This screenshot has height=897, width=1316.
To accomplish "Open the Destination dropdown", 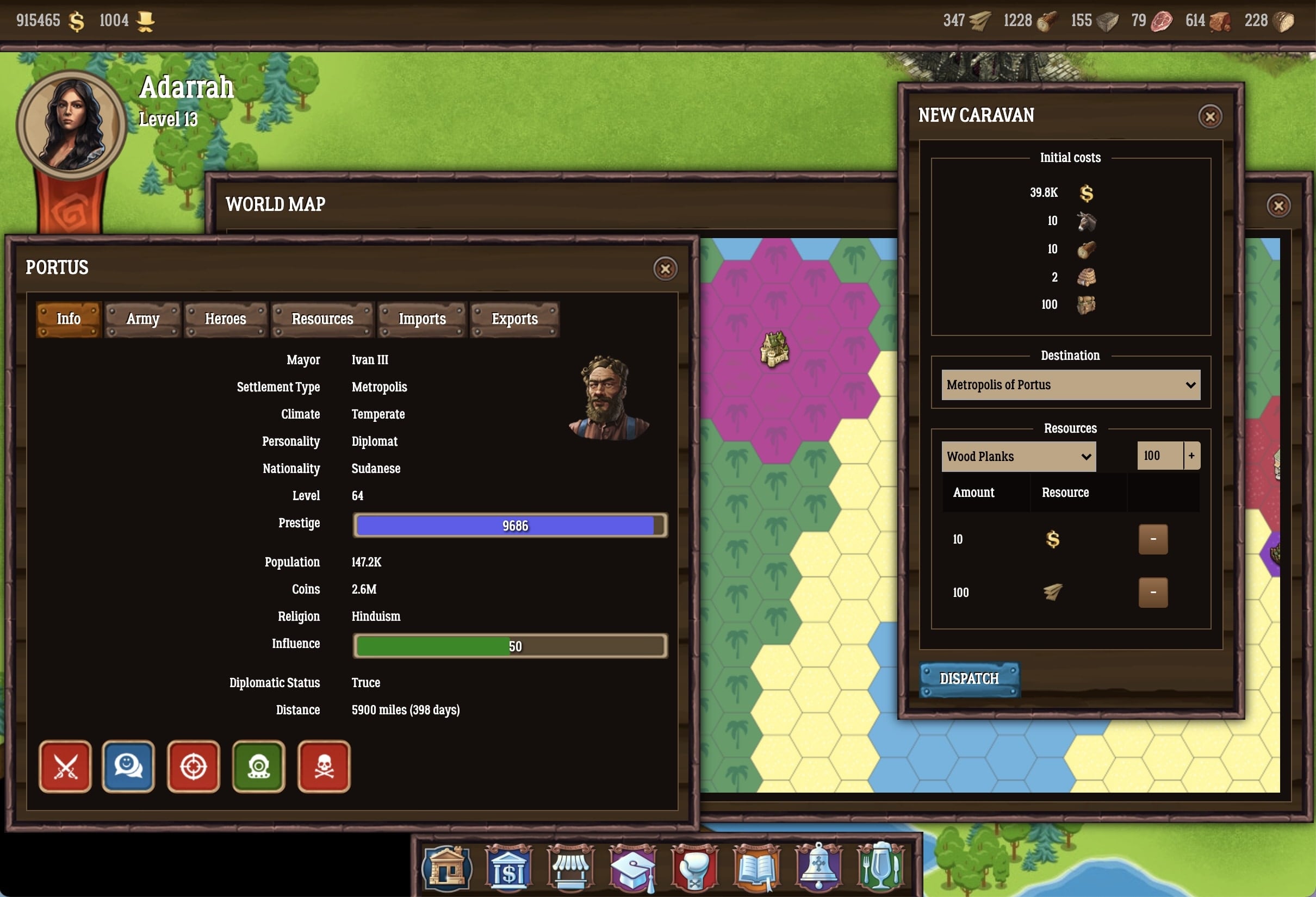I will [1070, 385].
